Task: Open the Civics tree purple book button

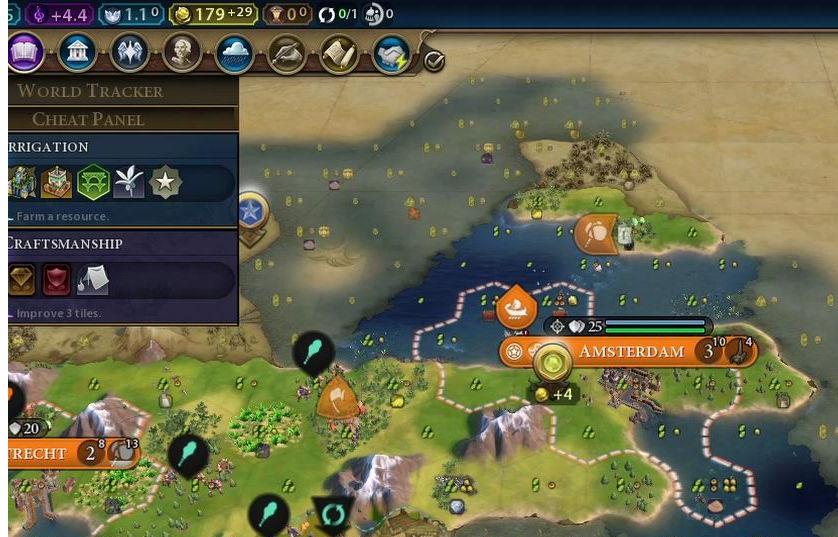Action: [25, 52]
